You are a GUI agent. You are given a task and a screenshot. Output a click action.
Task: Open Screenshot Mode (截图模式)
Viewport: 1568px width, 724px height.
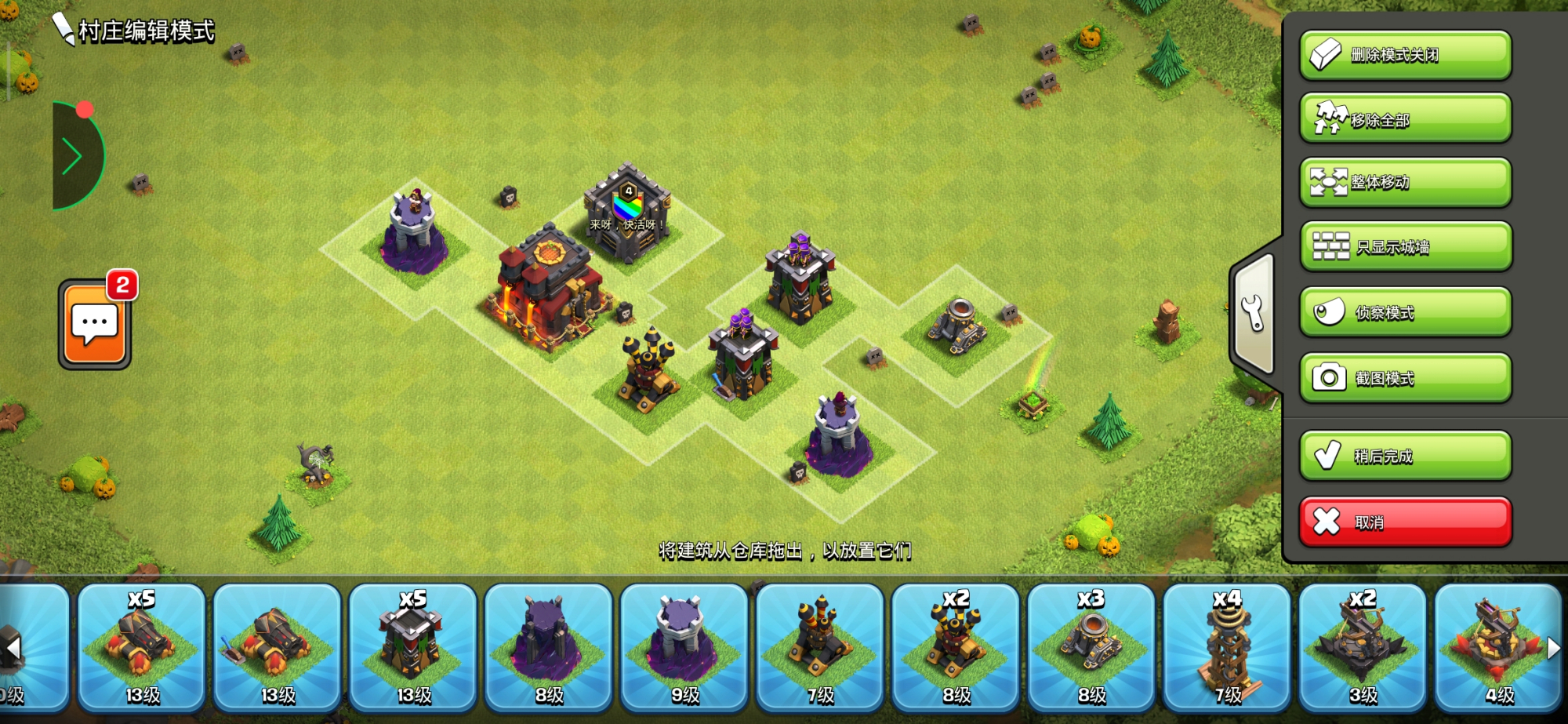[x=1405, y=377]
